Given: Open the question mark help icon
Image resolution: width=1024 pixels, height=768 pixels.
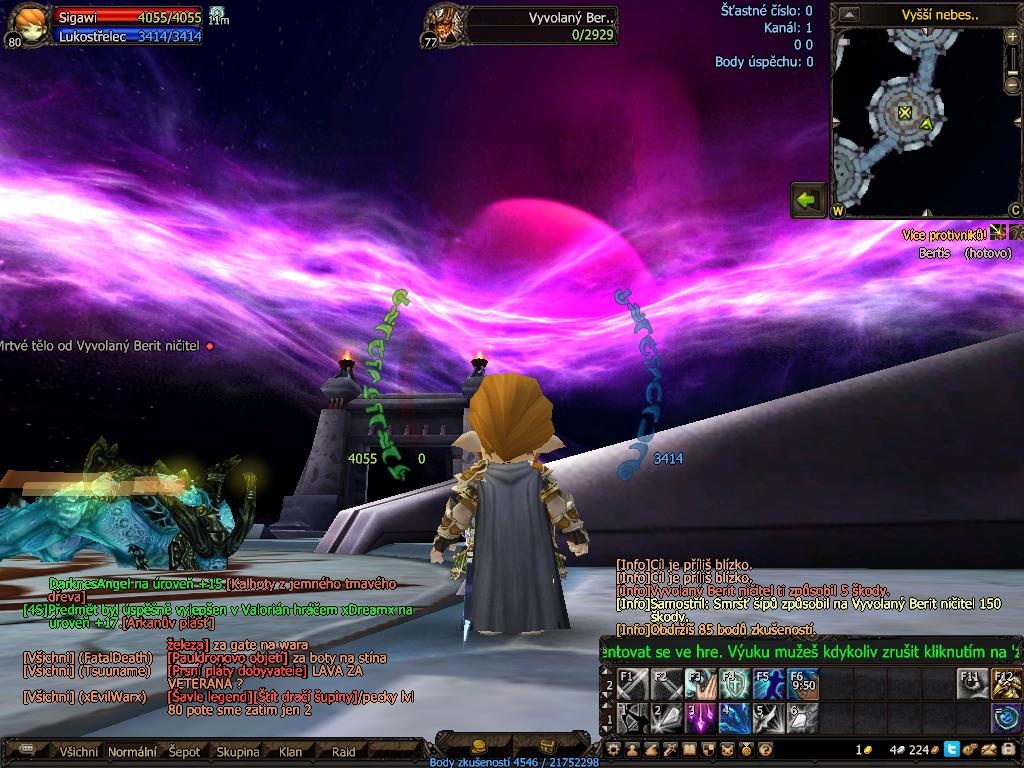Looking at the screenshot, I should pos(765,749).
